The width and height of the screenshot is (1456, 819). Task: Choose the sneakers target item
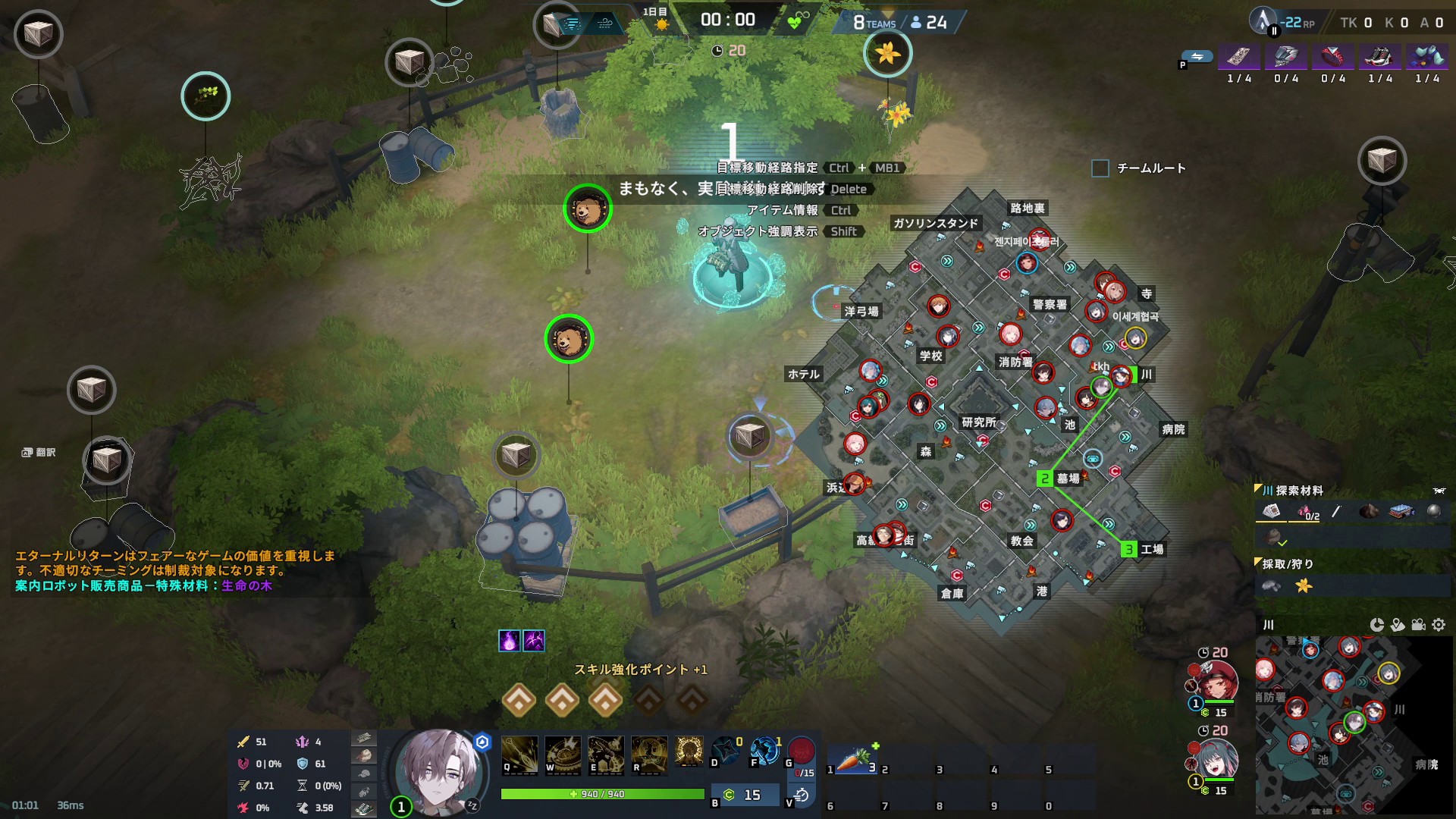1380,57
